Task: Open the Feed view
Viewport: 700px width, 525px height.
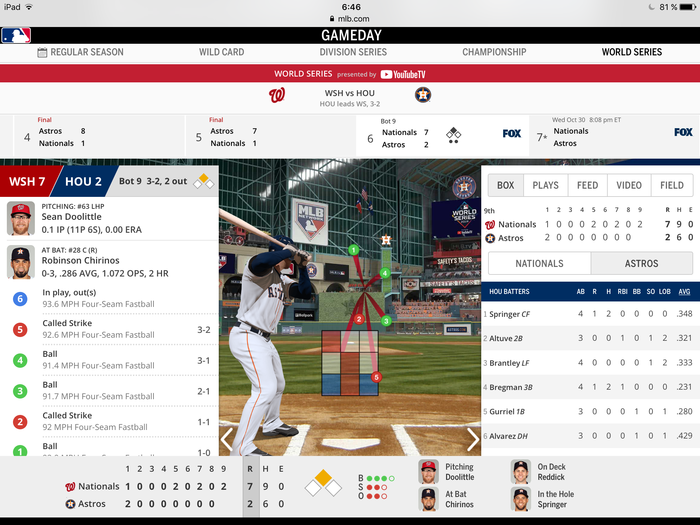Action: 587,185
